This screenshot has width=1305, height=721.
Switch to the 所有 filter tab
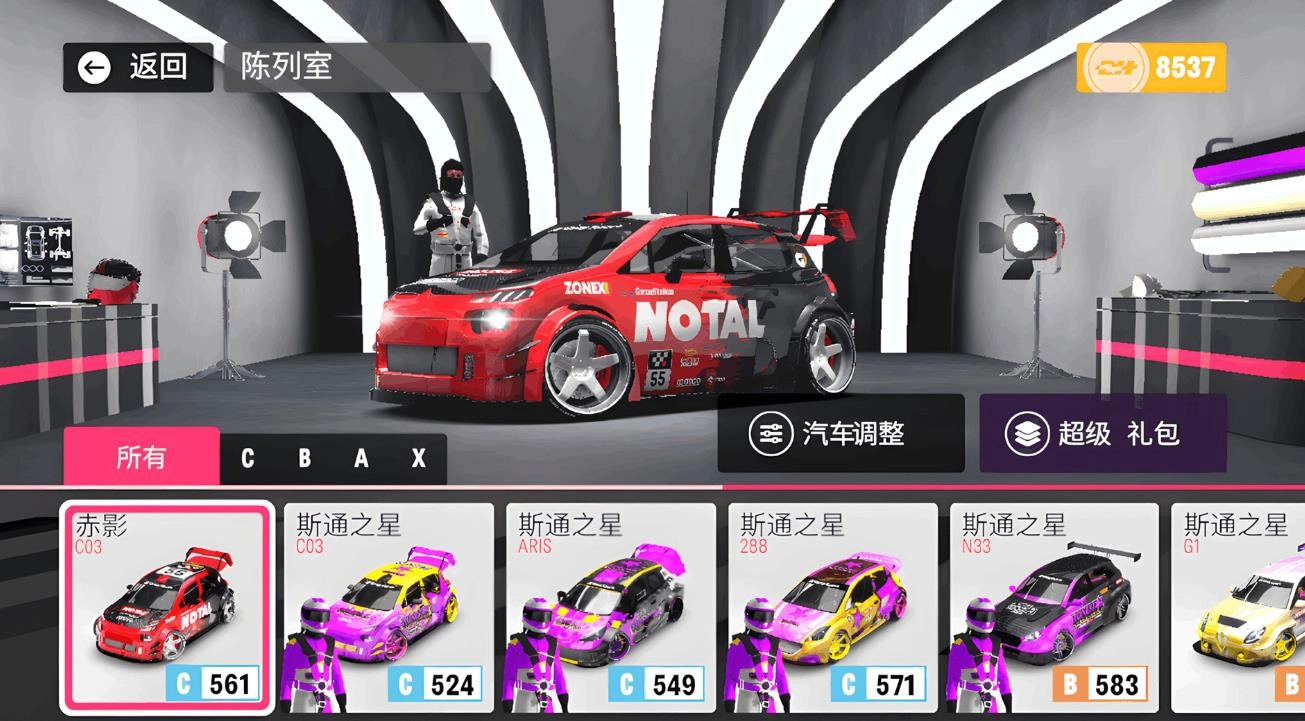(x=140, y=457)
